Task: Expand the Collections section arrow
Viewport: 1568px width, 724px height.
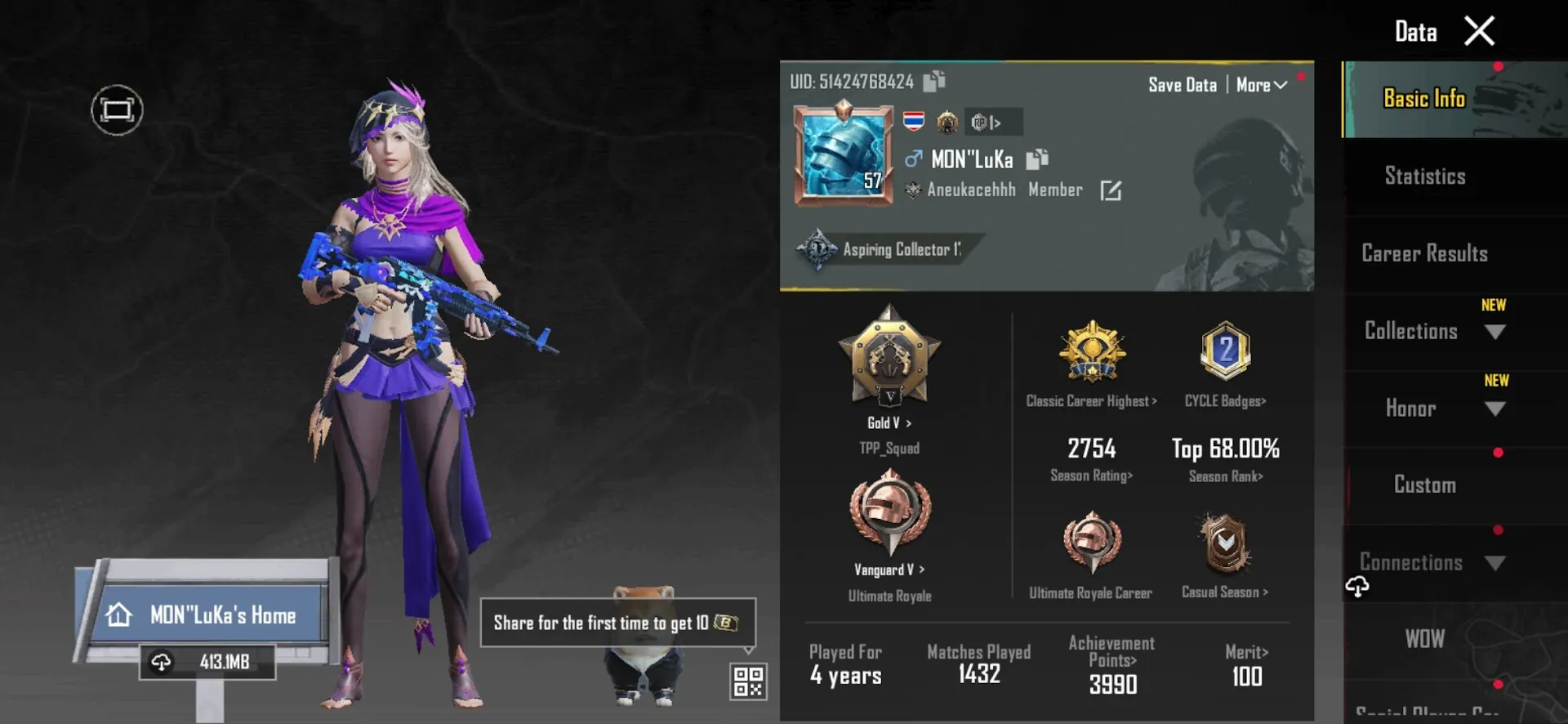Action: click(x=1497, y=333)
